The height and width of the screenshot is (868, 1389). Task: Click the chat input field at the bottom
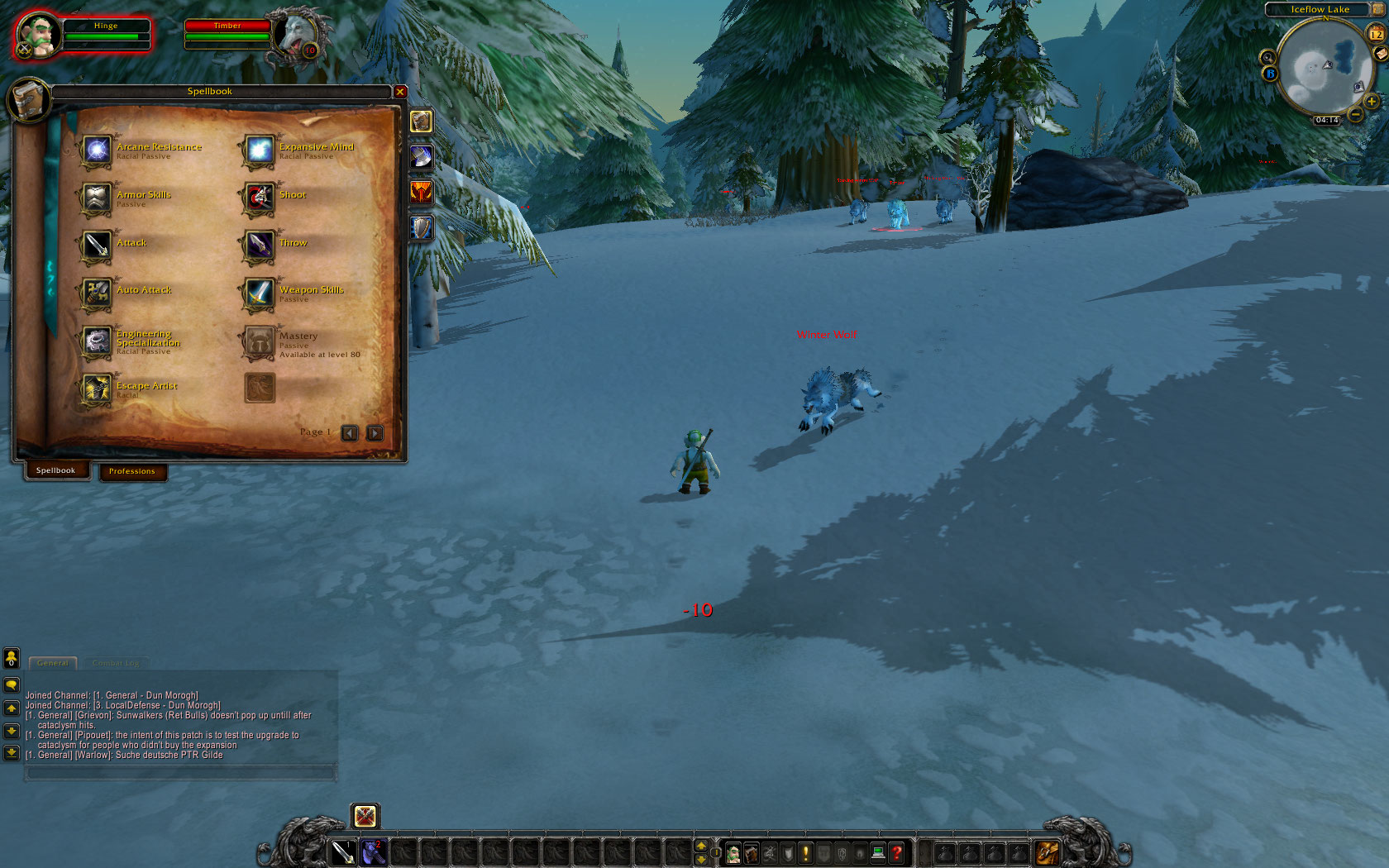(x=176, y=770)
